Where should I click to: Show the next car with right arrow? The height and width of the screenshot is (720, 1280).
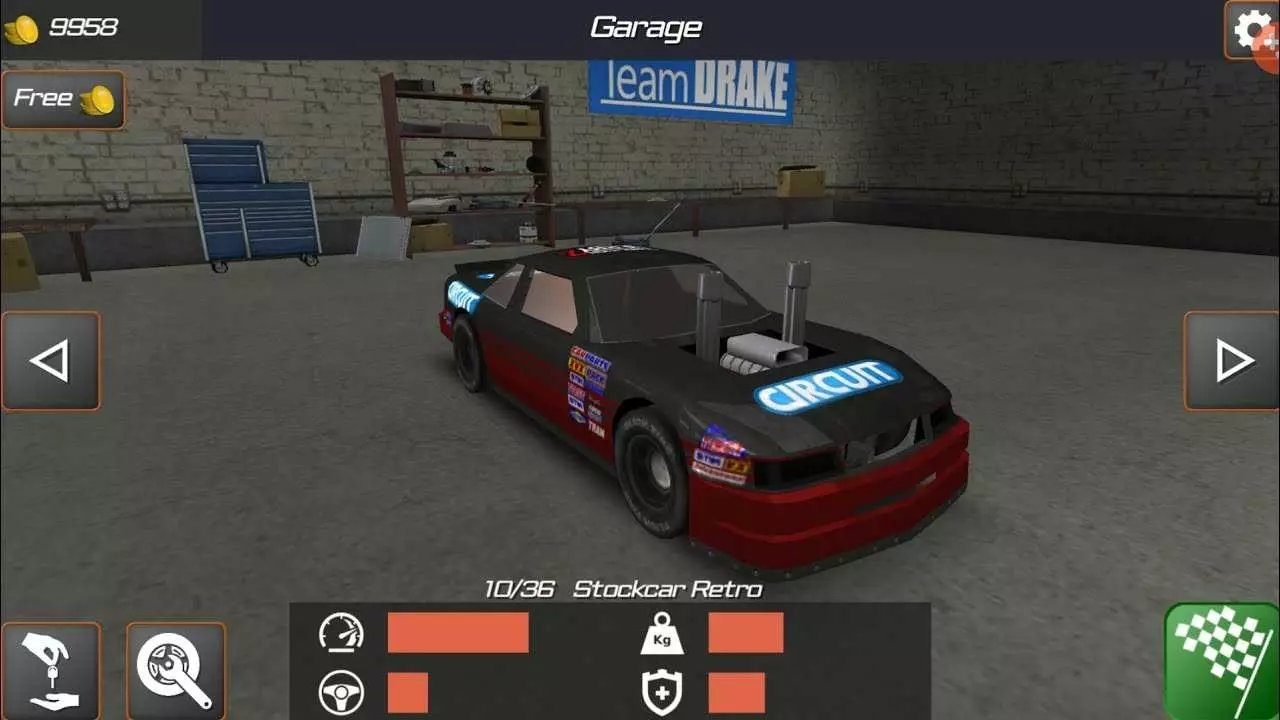pos(1230,361)
